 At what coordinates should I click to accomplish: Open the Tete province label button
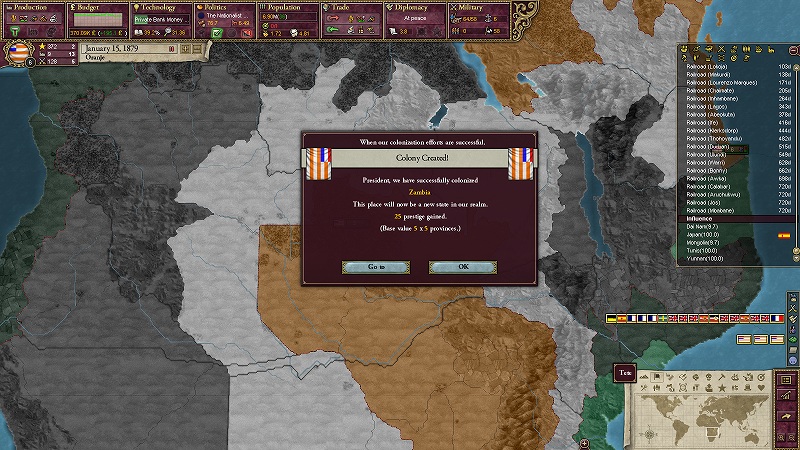tap(624, 373)
